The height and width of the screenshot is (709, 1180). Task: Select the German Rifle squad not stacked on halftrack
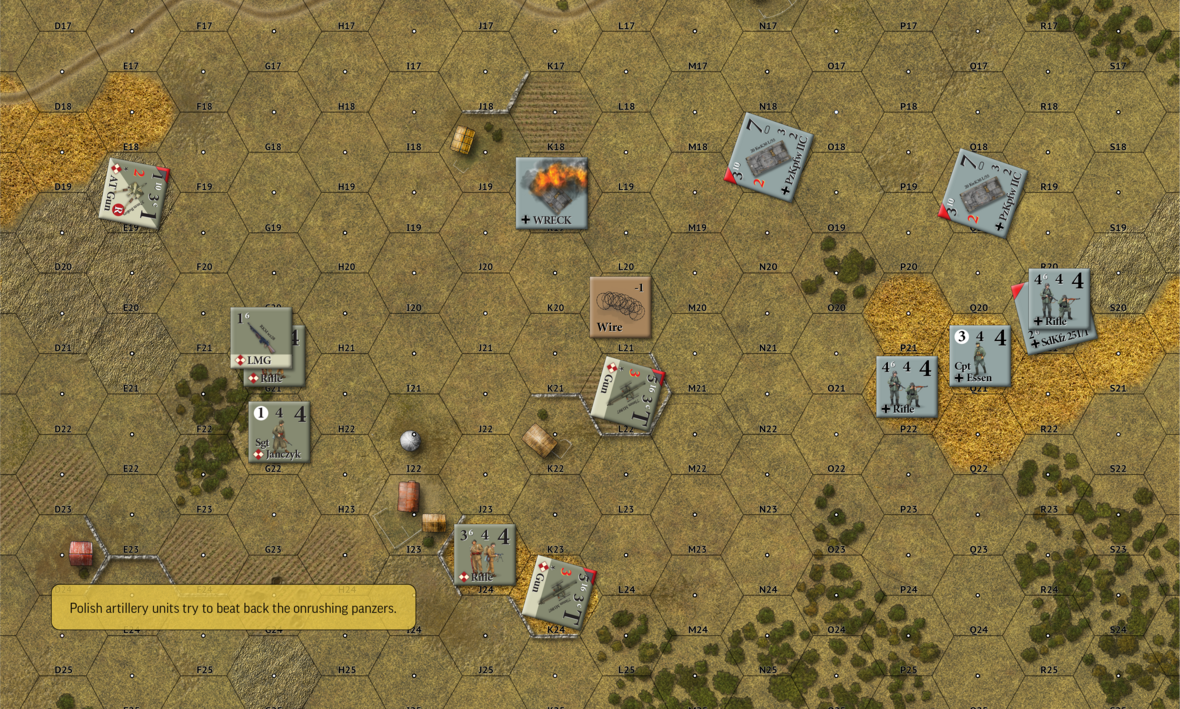click(906, 386)
